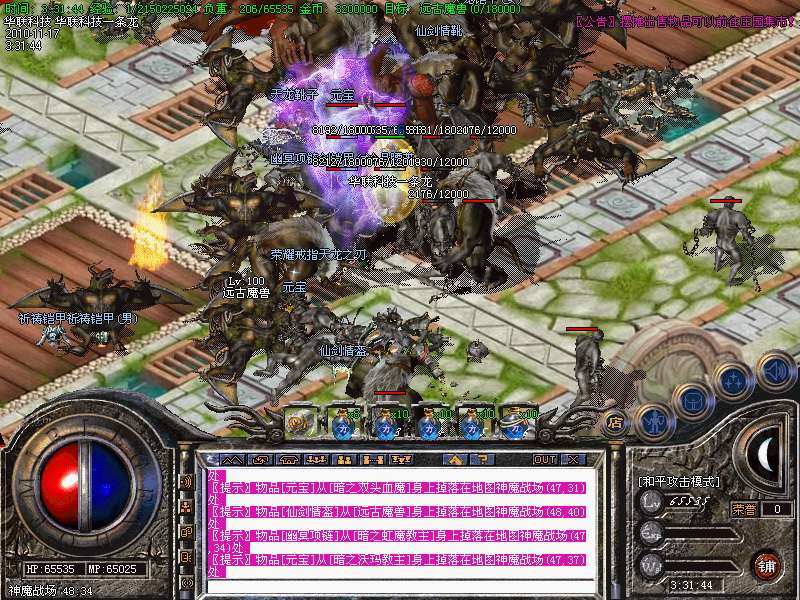This screenshot has width=800, height=600.
Task: Click the X button on chat toolbar
Action: click(x=573, y=459)
